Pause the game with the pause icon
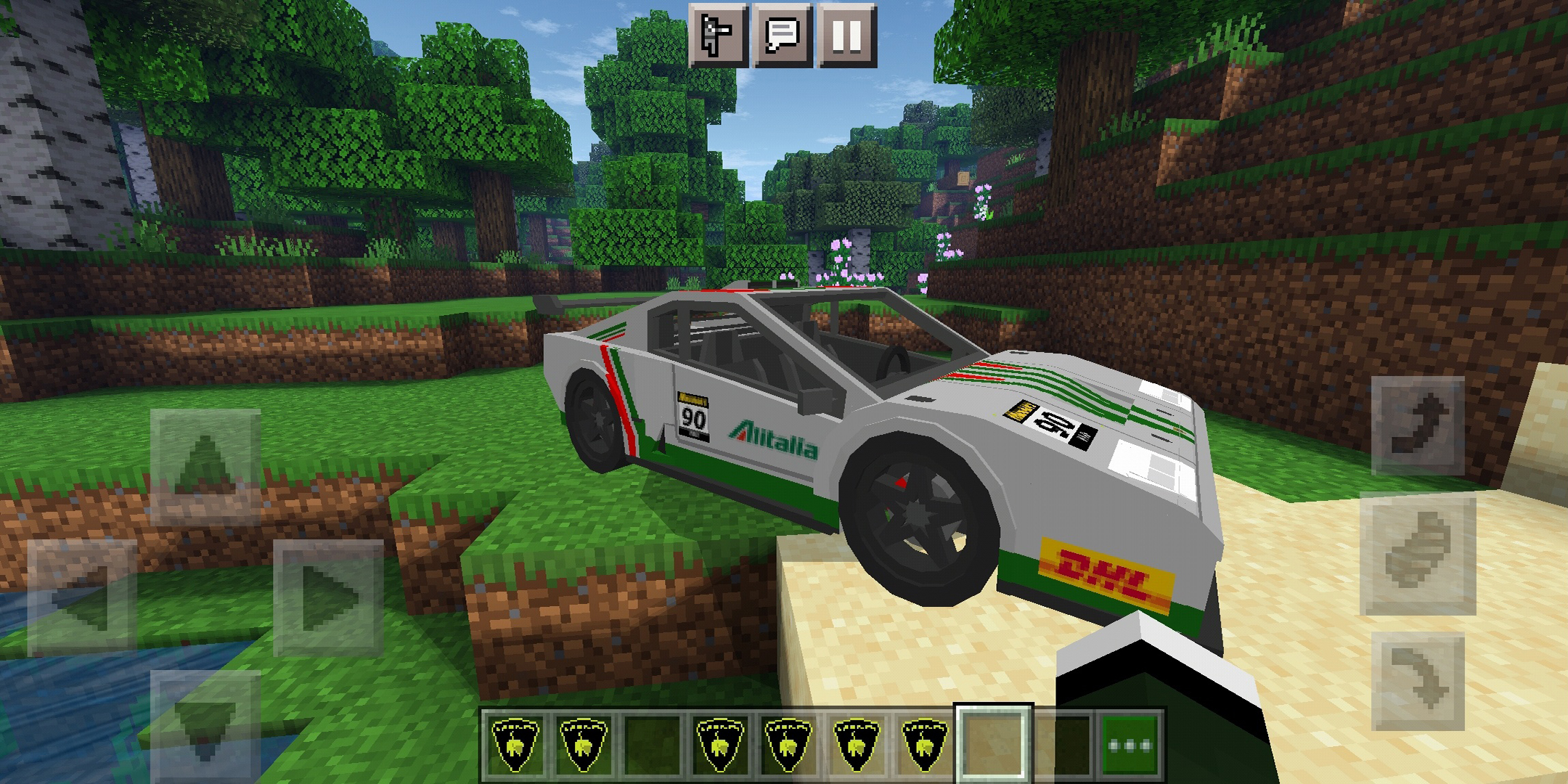 coord(846,35)
